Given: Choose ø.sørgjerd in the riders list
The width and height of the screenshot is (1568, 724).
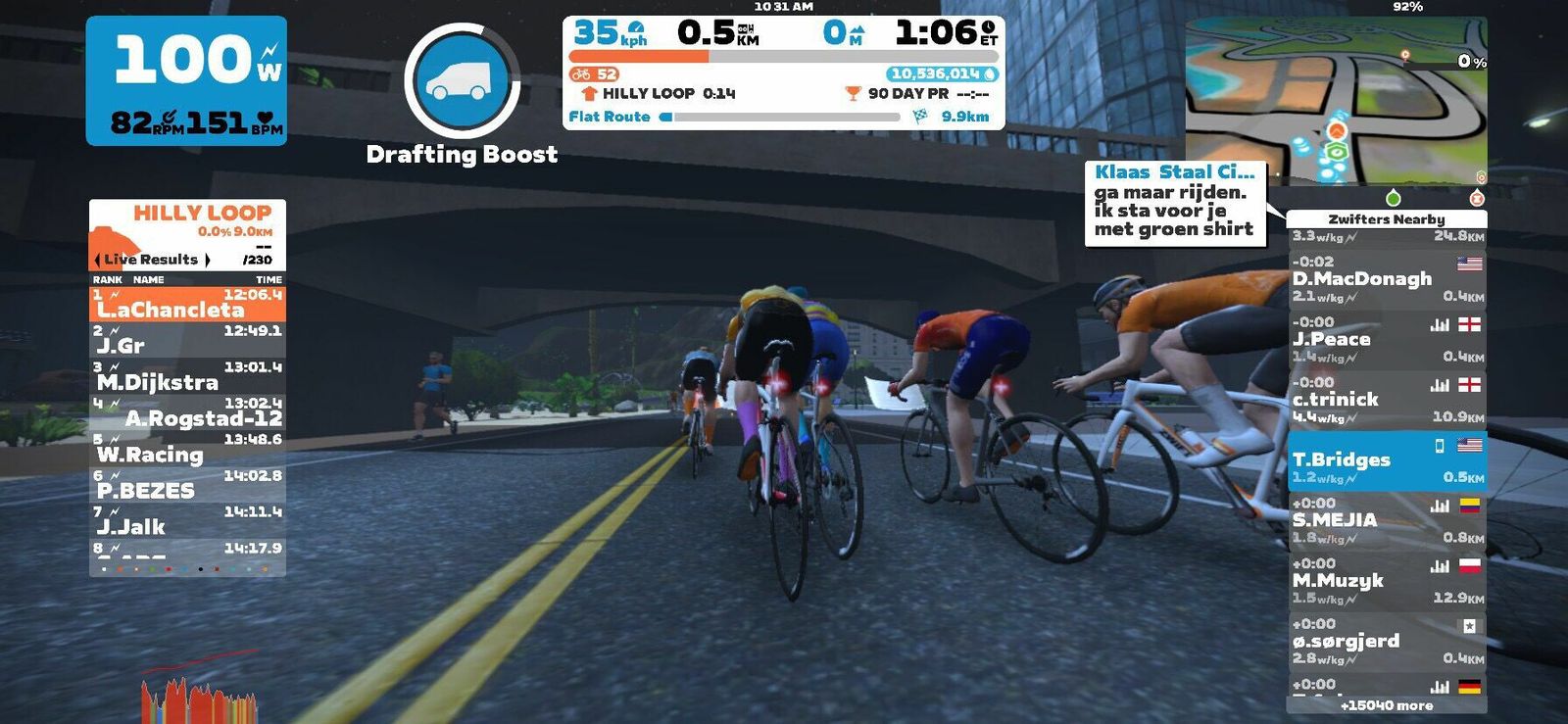Looking at the screenshot, I should [1386, 641].
